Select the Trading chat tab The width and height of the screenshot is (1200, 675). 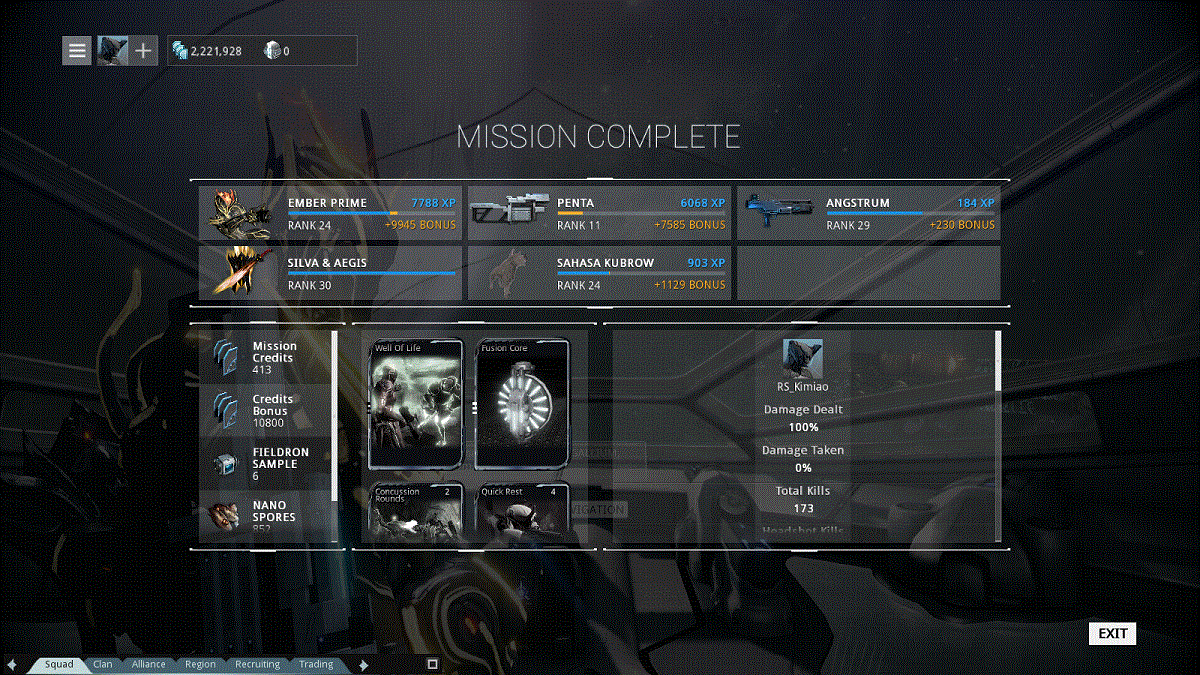(316, 664)
